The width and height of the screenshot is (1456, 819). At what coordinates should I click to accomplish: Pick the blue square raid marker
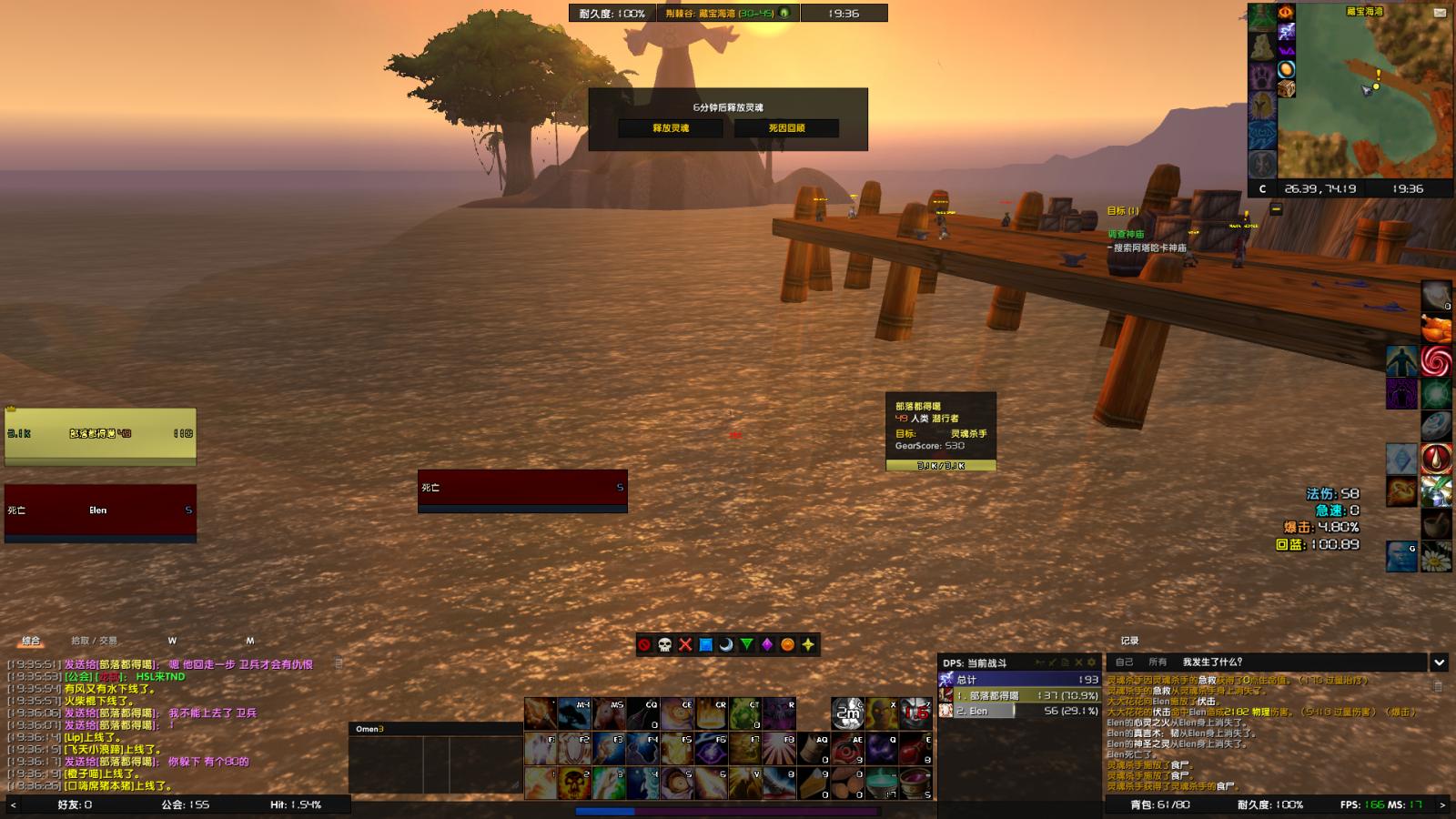coord(705,644)
